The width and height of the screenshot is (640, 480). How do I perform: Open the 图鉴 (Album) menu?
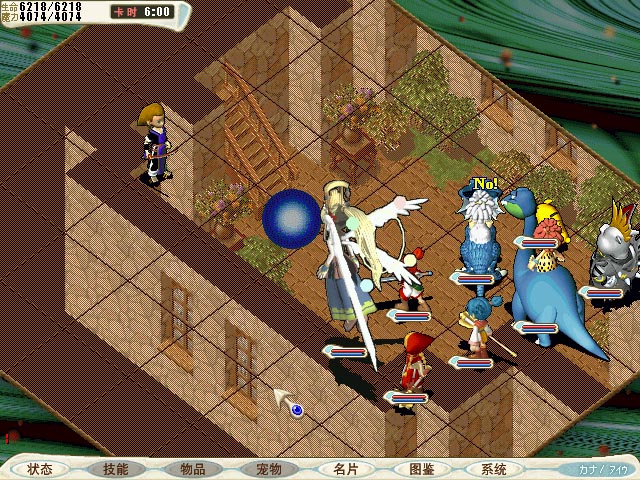[x=420, y=469]
